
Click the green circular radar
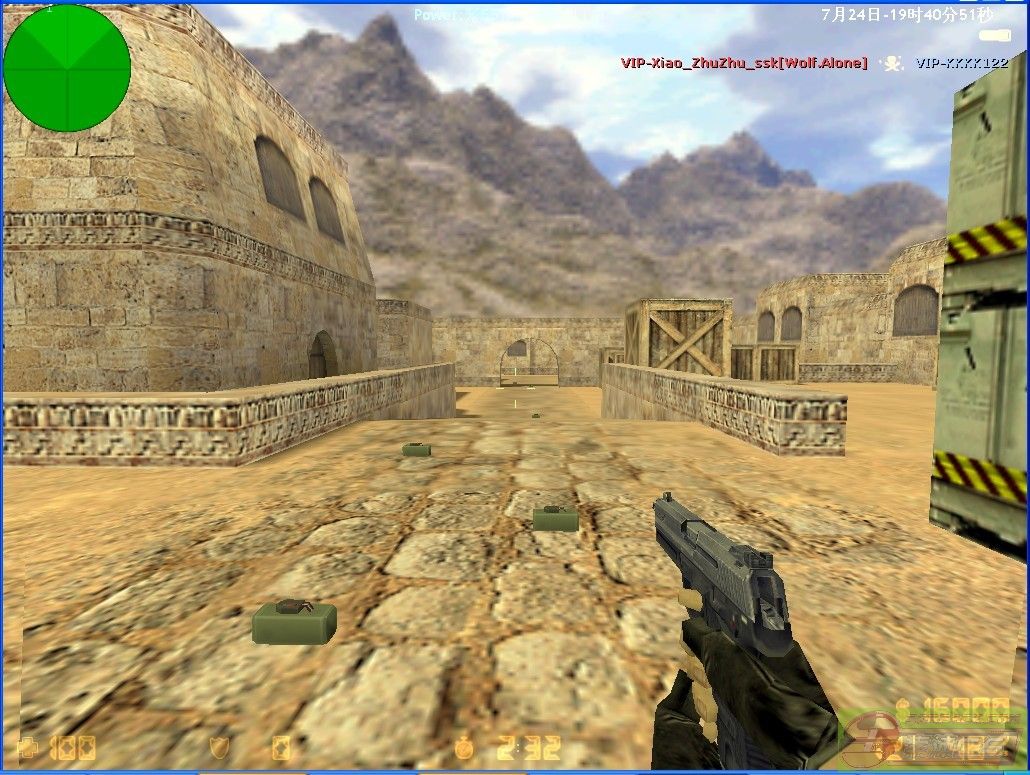coord(67,68)
